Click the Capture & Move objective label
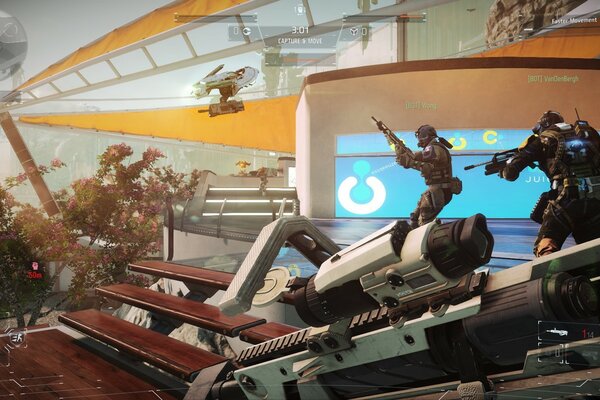This screenshot has height=400, width=600. click(x=300, y=42)
